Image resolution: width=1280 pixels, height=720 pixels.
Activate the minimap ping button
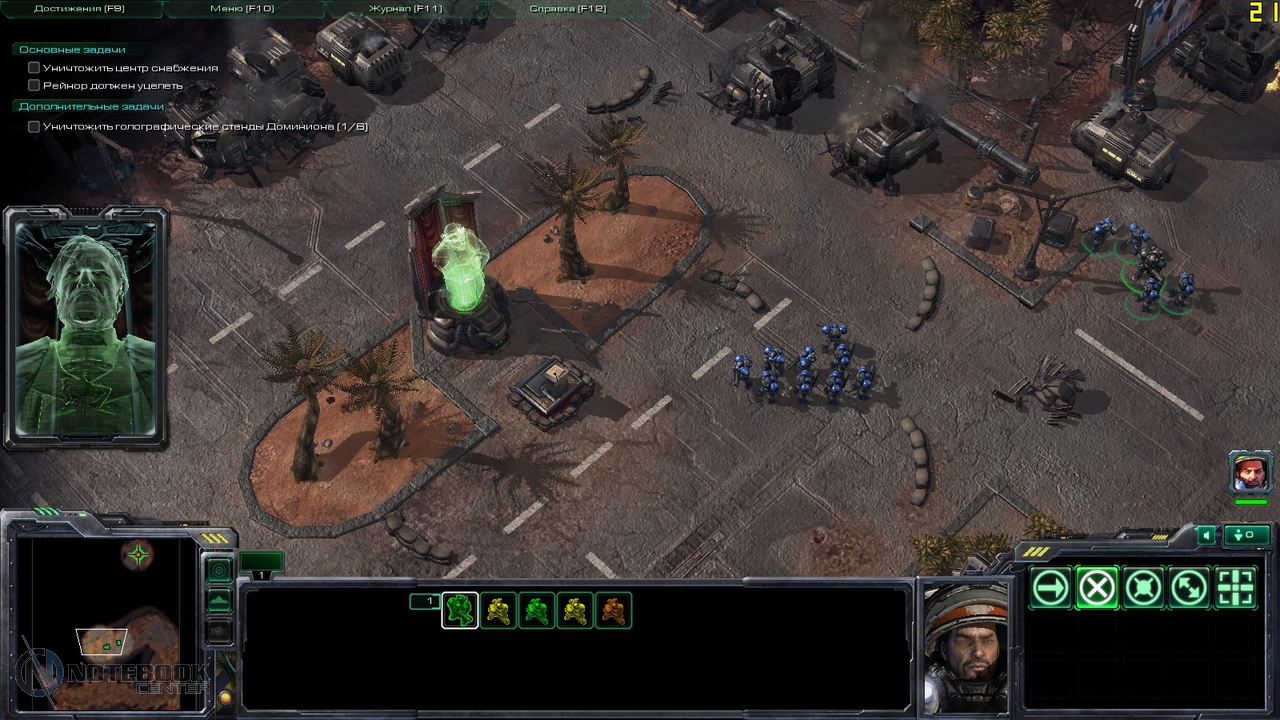[x=219, y=570]
